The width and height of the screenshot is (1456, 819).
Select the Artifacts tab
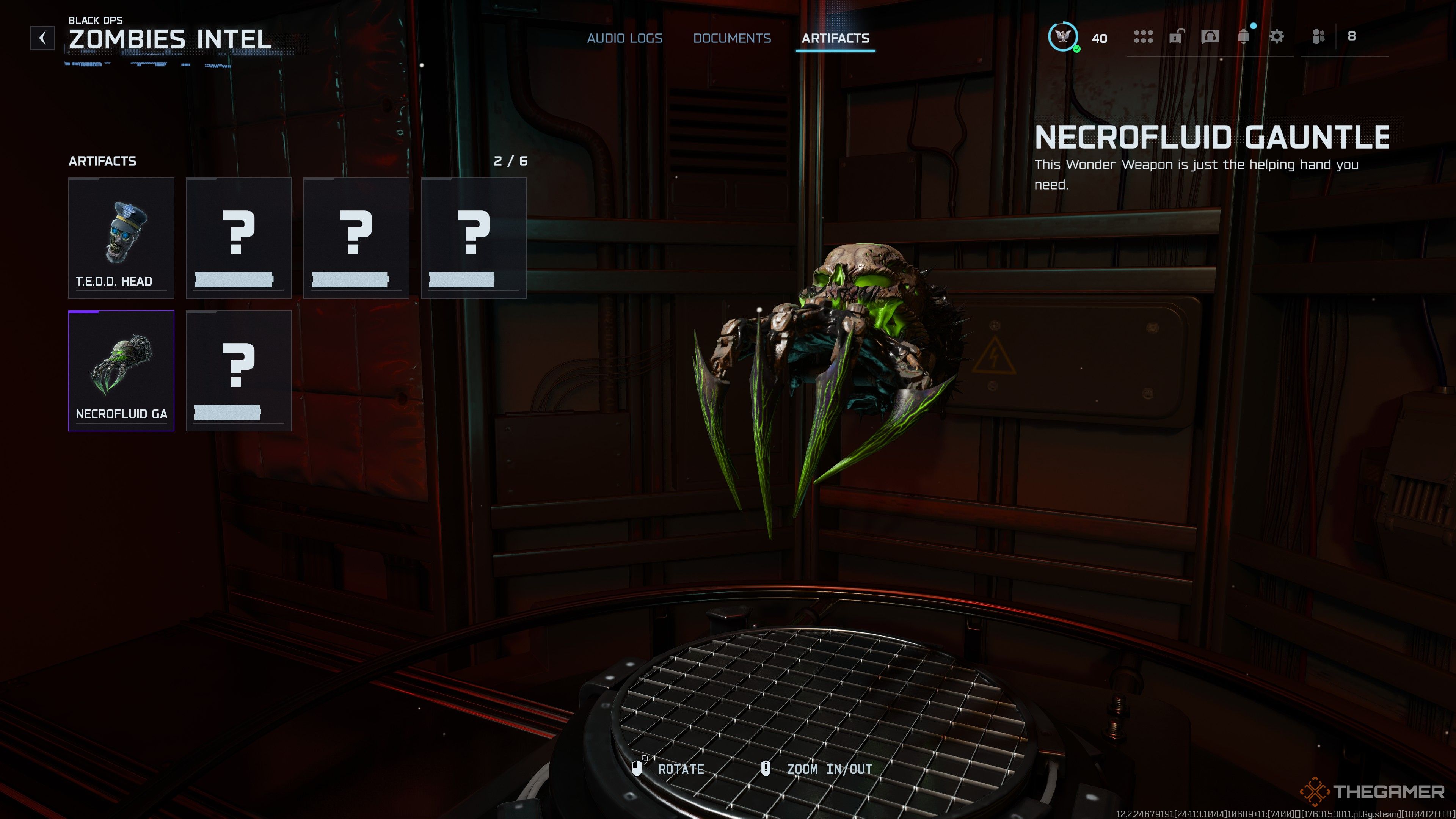click(835, 38)
